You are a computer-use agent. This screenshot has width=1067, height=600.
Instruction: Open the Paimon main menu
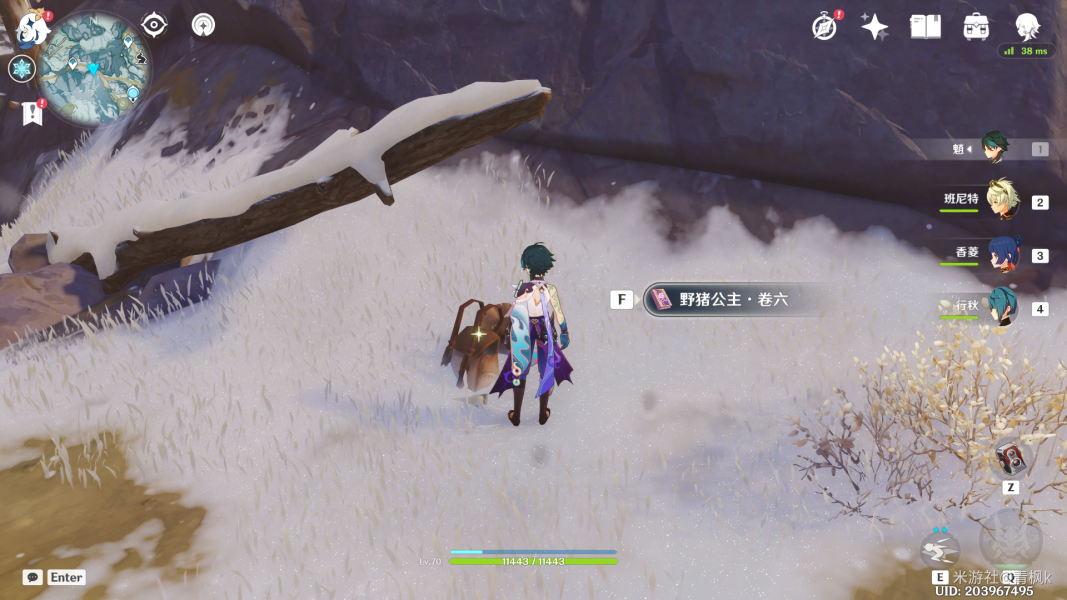point(33,29)
